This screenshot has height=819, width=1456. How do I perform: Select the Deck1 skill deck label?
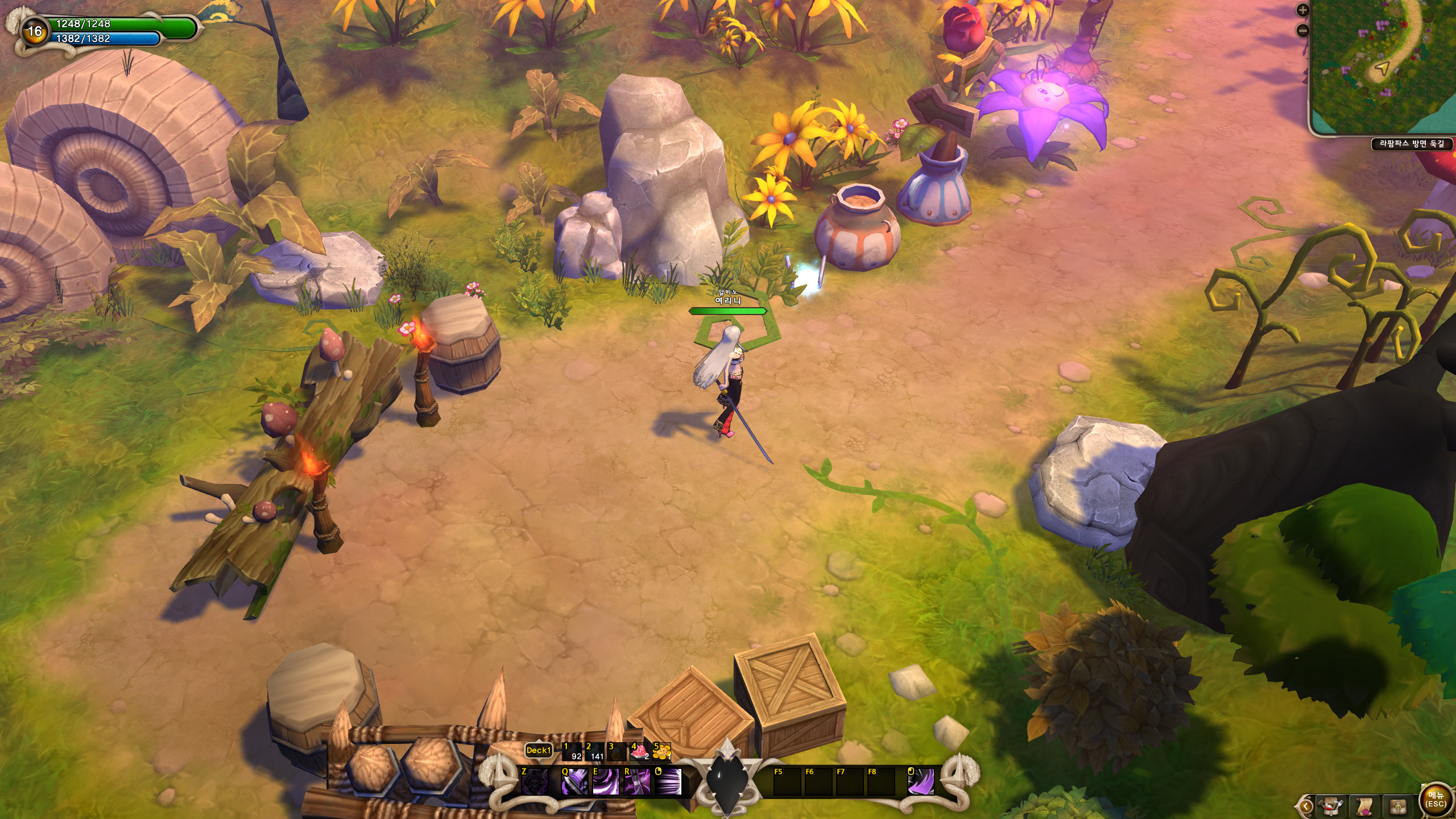coord(538,750)
